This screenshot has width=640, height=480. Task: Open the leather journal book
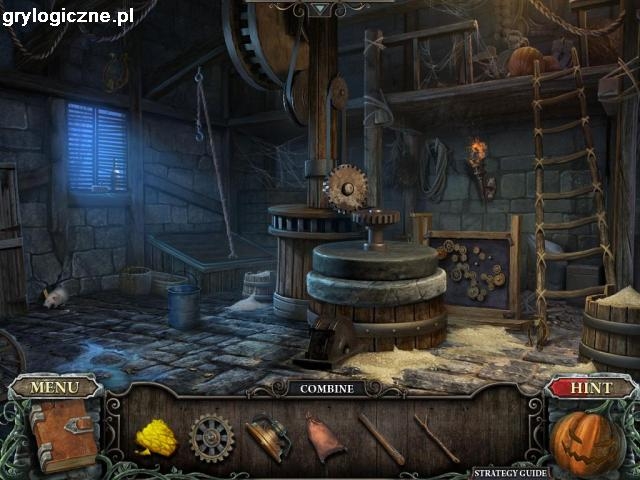click(x=63, y=435)
